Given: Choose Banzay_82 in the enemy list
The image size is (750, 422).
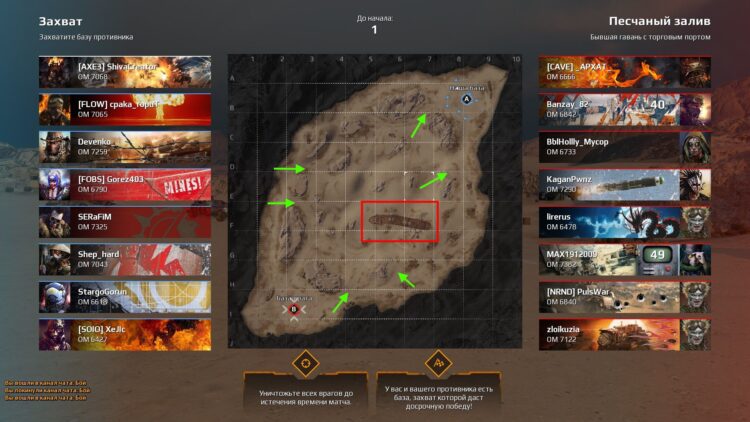Looking at the screenshot, I should coord(624,108).
